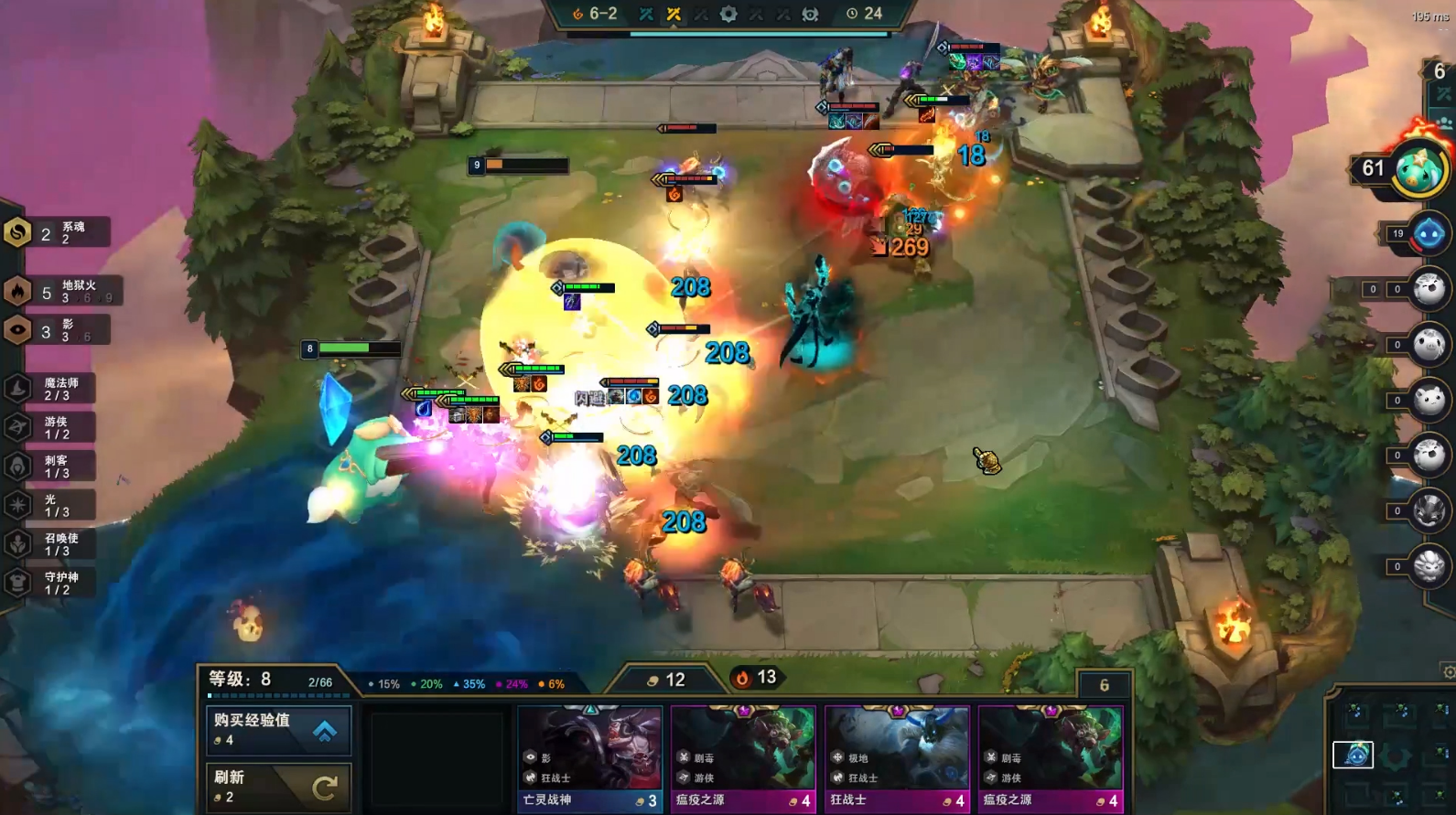Select the monster round icon in stage tracker

(810, 14)
